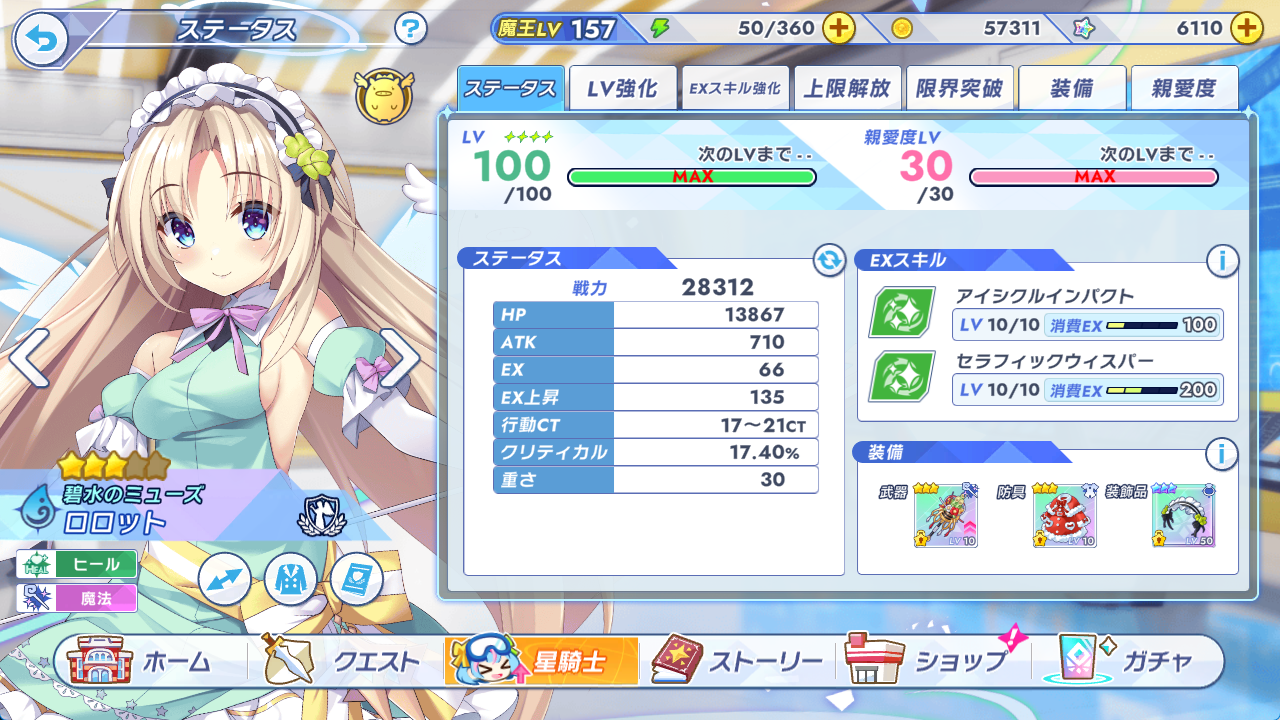
Task: Open the question mark help button
Action: pos(410,29)
